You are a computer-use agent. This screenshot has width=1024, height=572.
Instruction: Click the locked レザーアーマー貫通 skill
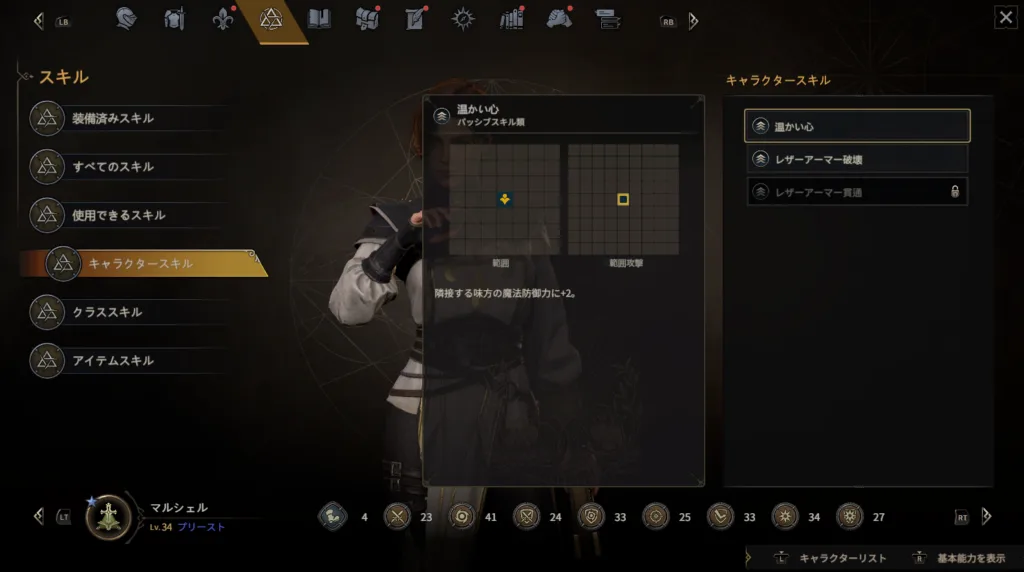click(x=857, y=191)
